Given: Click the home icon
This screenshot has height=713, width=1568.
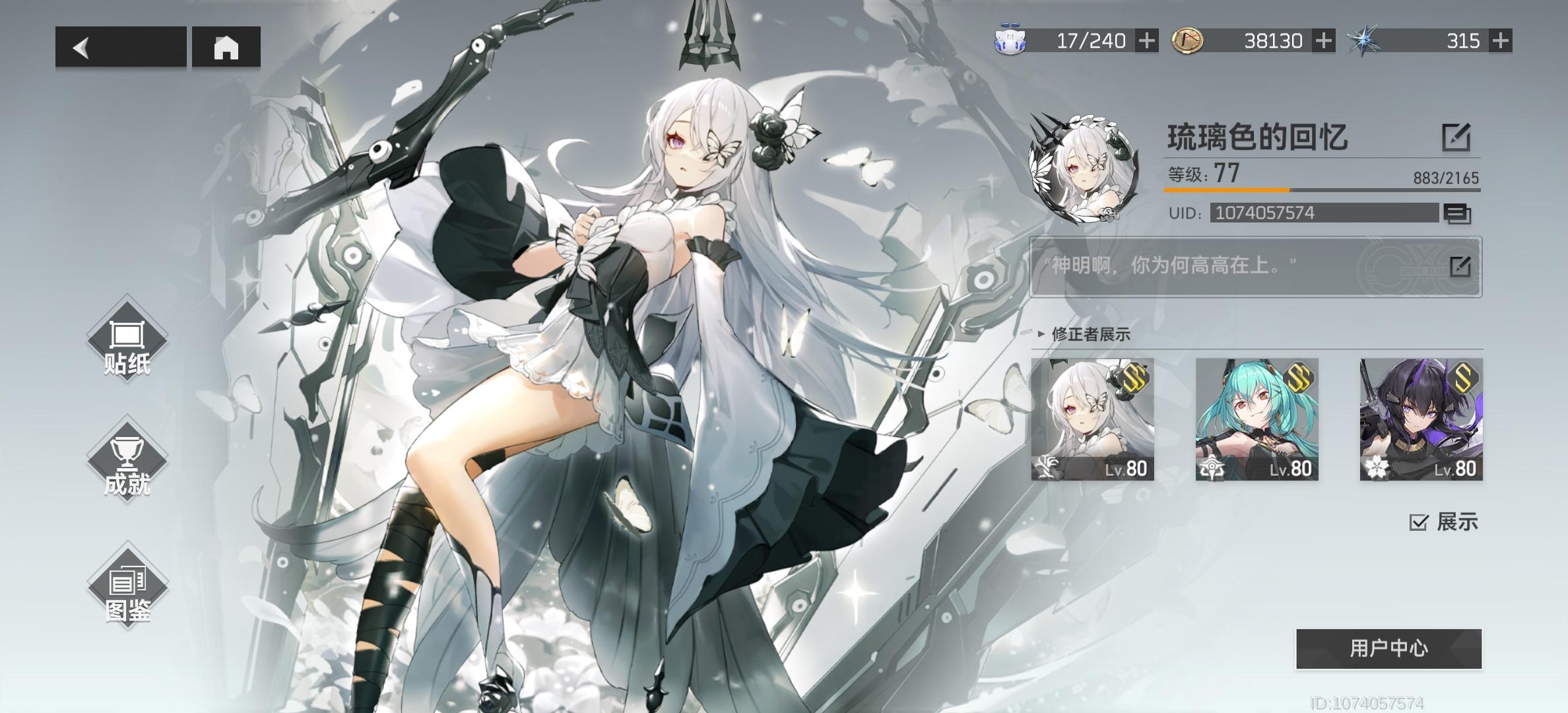Looking at the screenshot, I should coord(228,47).
